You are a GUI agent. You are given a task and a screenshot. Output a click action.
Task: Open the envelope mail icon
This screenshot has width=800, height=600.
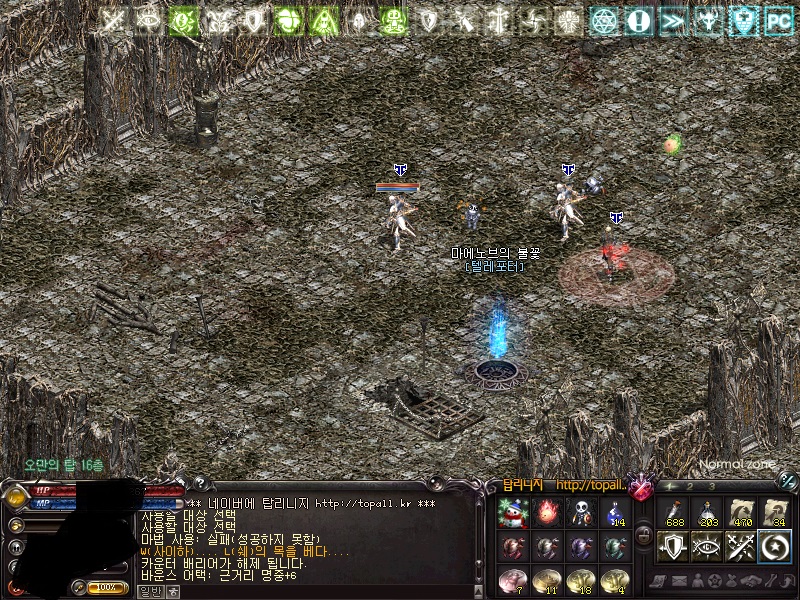coord(680,581)
